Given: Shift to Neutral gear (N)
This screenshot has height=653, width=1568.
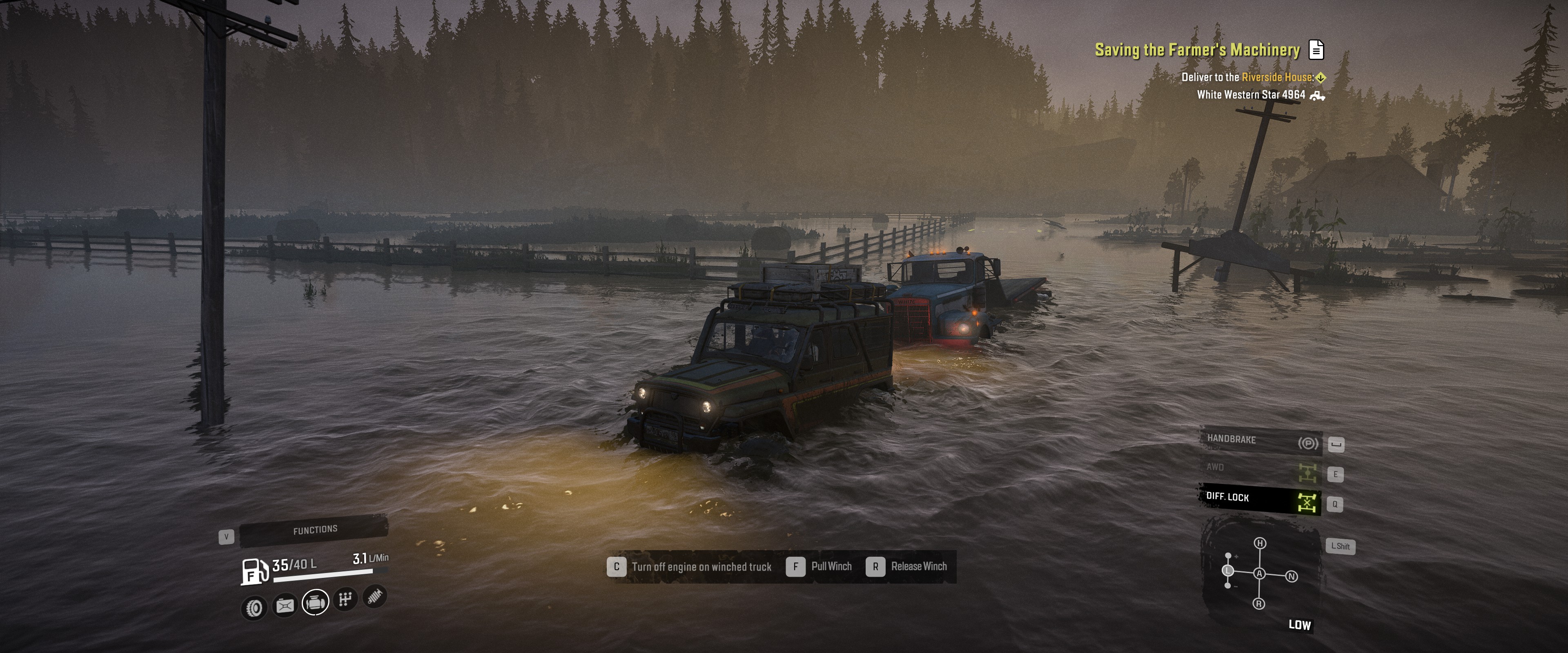Looking at the screenshot, I should tap(1292, 576).
